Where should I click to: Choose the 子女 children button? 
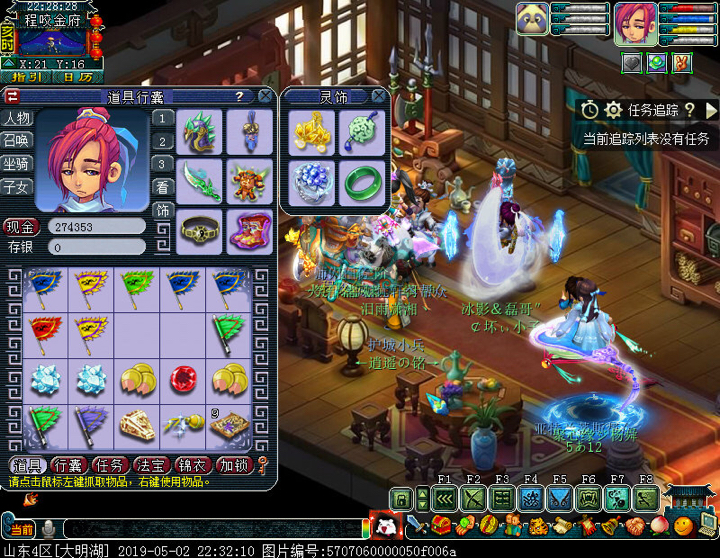(17, 187)
